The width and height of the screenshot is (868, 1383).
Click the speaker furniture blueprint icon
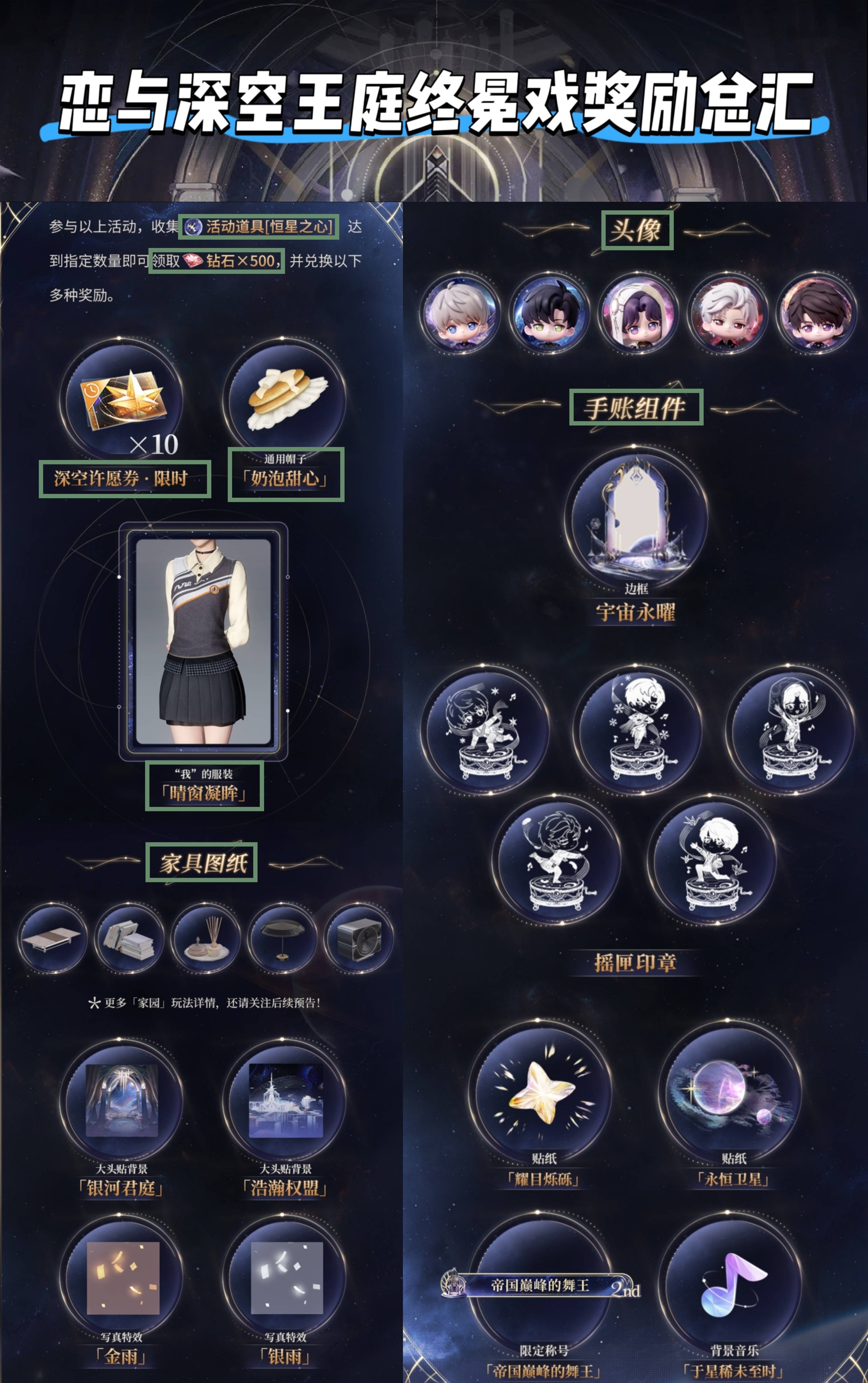click(358, 938)
